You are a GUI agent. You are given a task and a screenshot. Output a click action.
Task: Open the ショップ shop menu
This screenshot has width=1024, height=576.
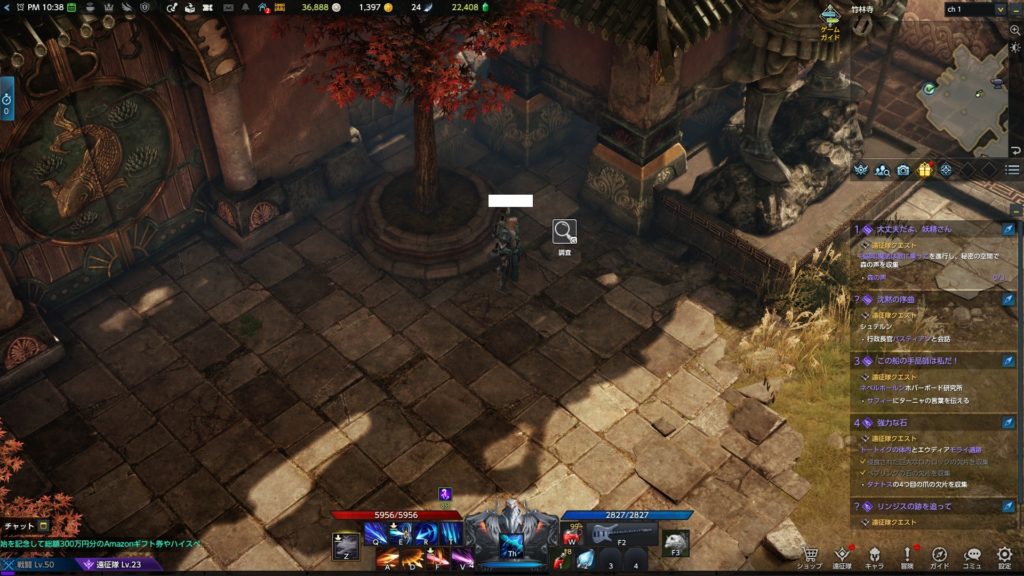tap(809, 556)
